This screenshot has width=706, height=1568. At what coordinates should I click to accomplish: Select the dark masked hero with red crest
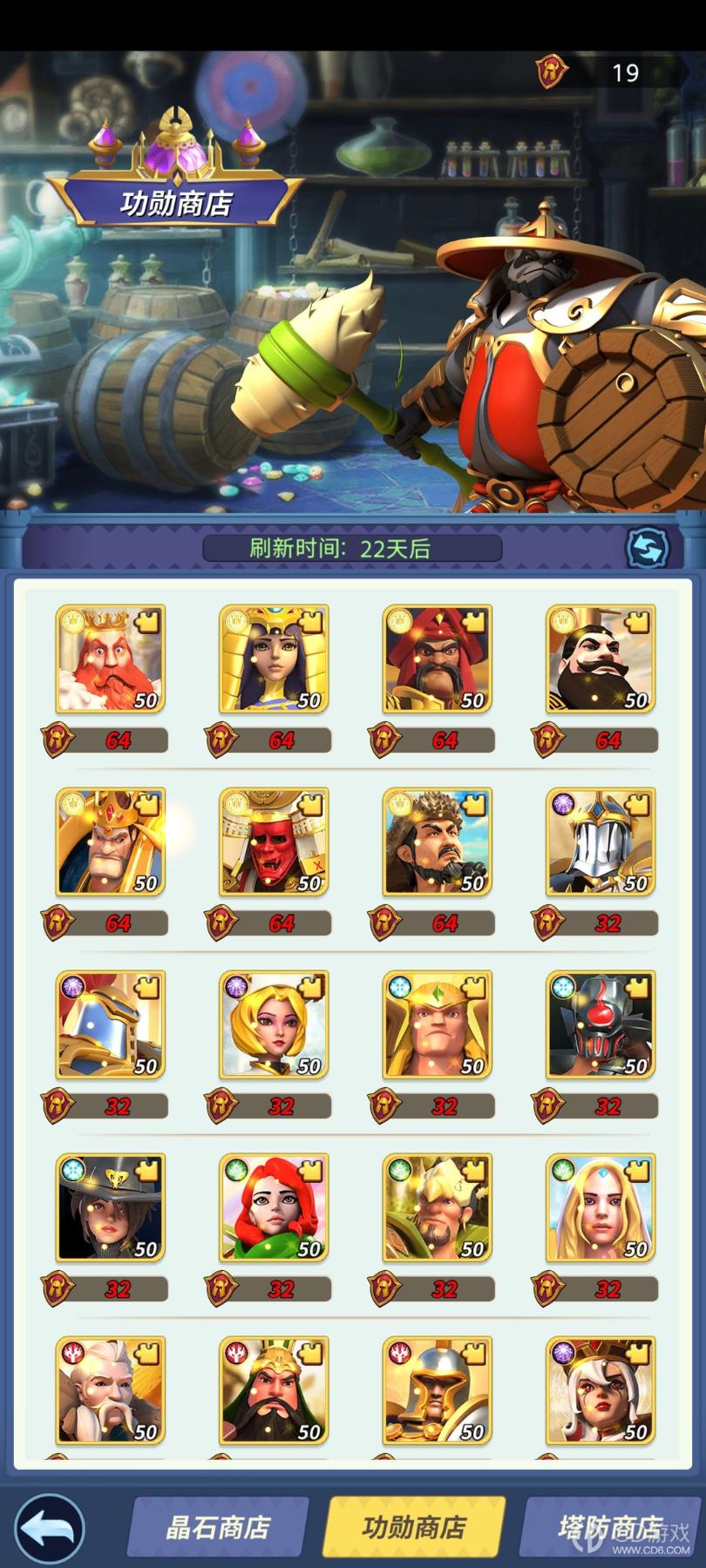coord(601,1024)
